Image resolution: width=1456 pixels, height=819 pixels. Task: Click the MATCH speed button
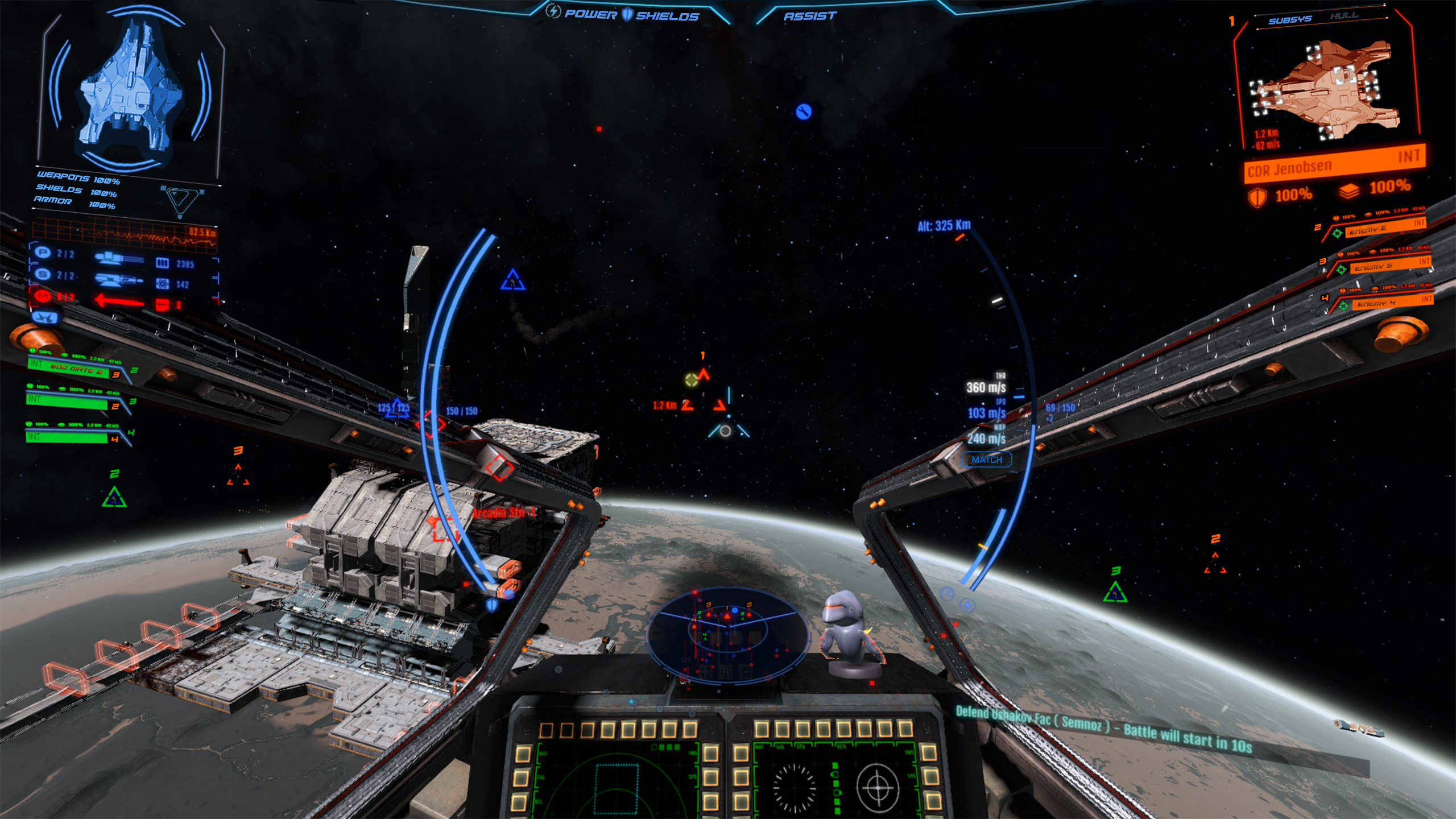[986, 460]
